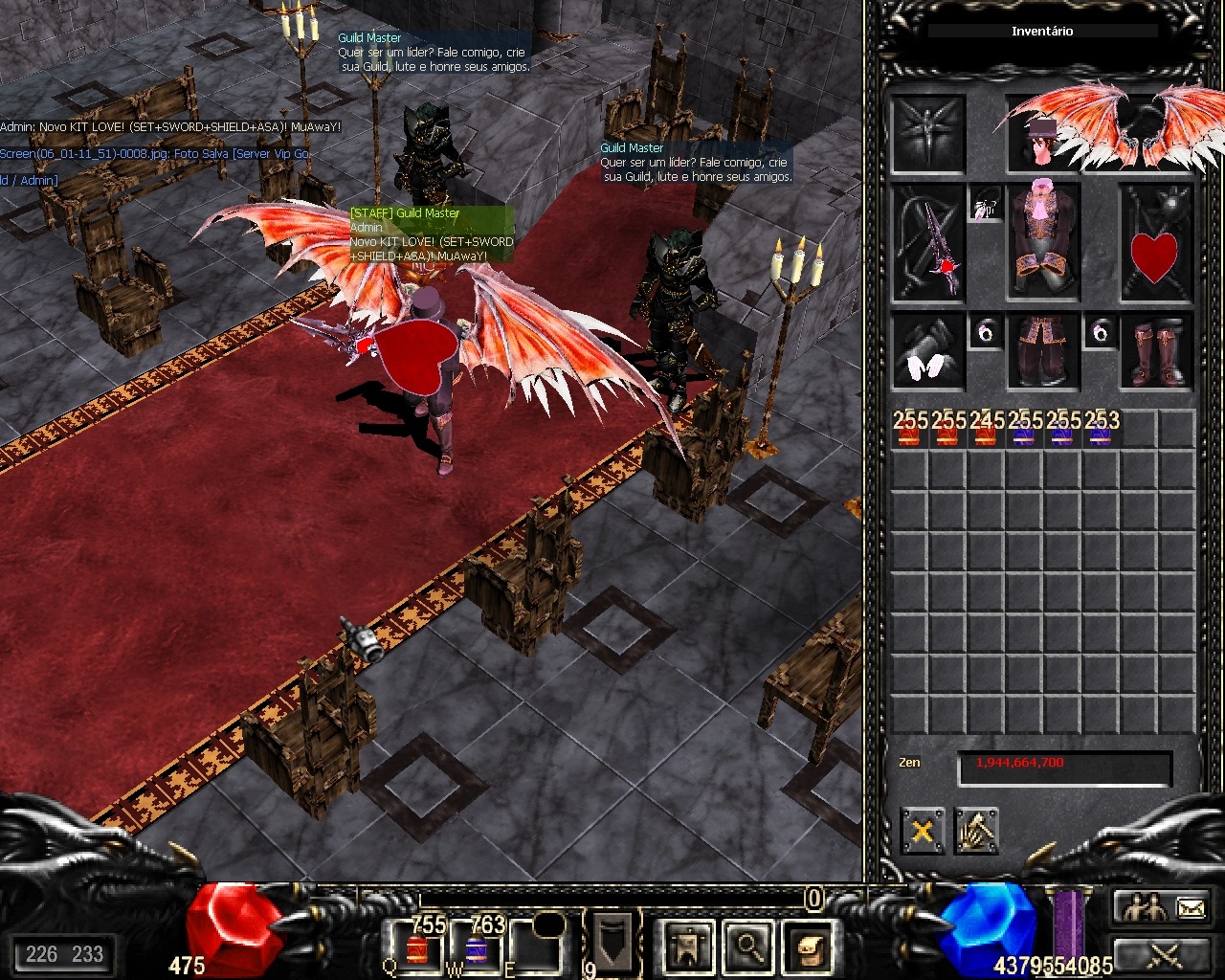The width and height of the screenshot is (1225, 980).
Task: Pick the equipped sword weapon slot
Action: point(928,243)
